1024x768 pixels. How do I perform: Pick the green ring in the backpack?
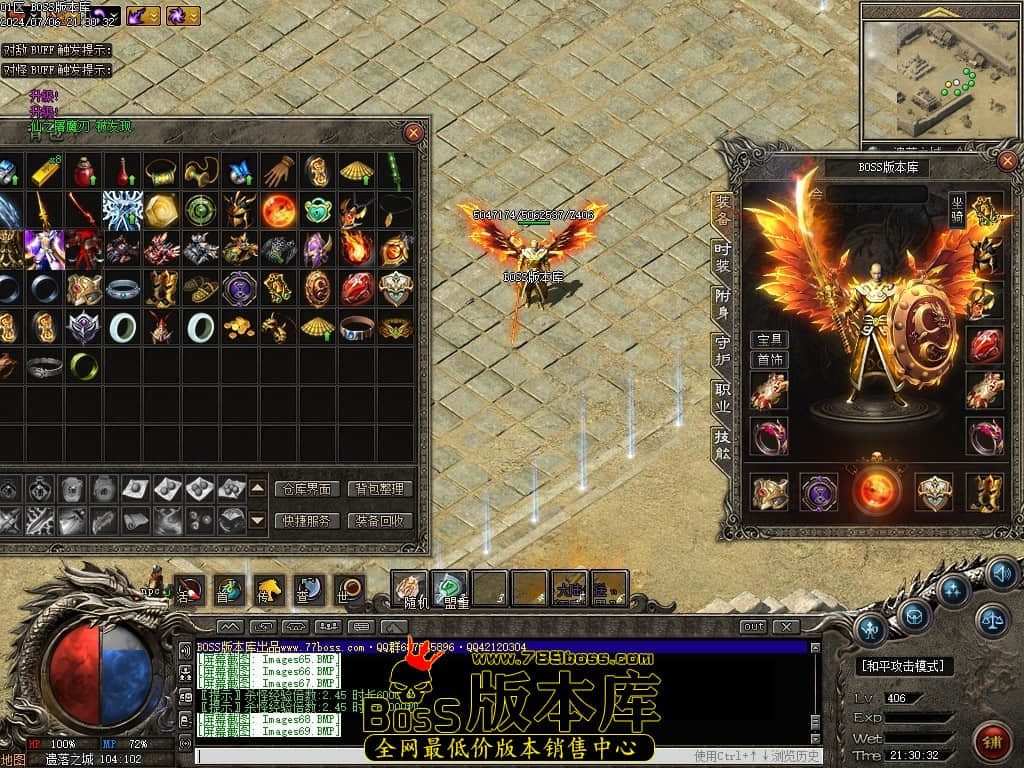[83, 367]
